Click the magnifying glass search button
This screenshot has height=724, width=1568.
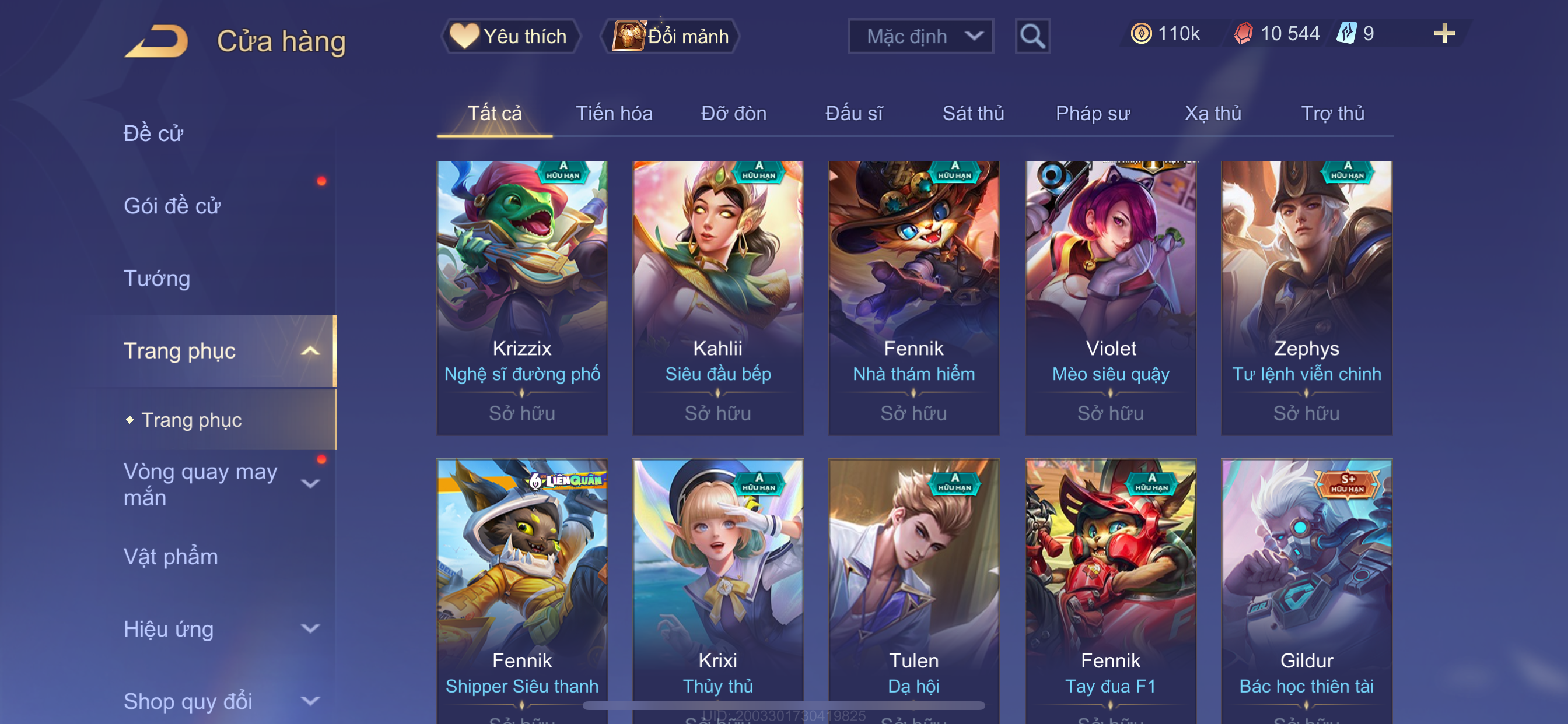[1032, 37]
